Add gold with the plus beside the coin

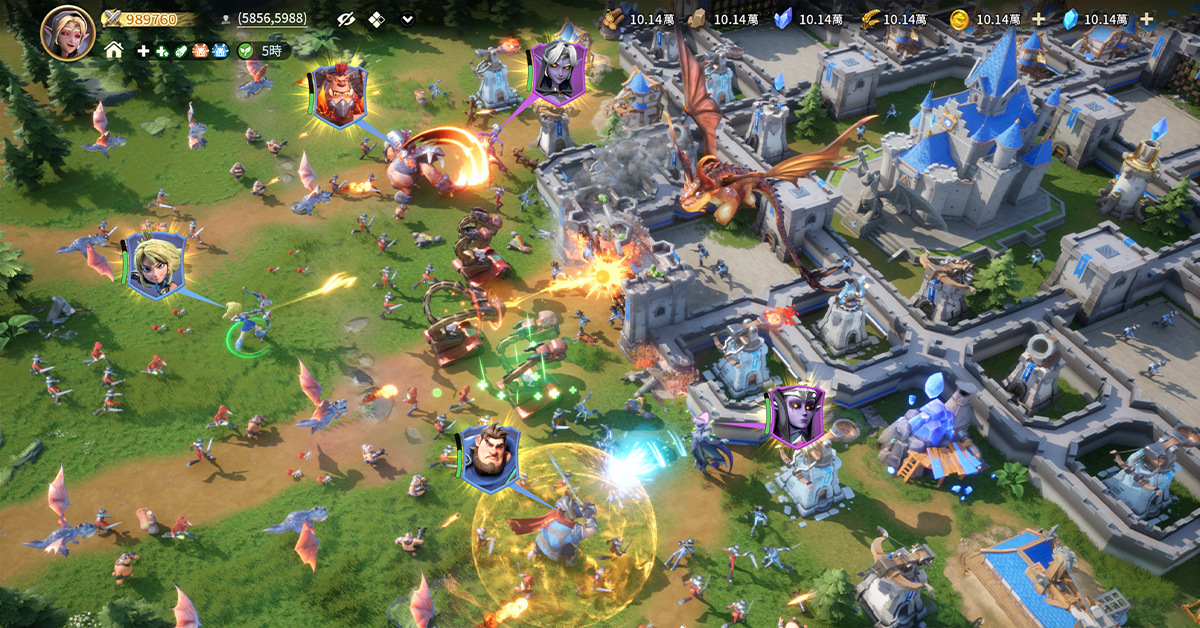1038,19
